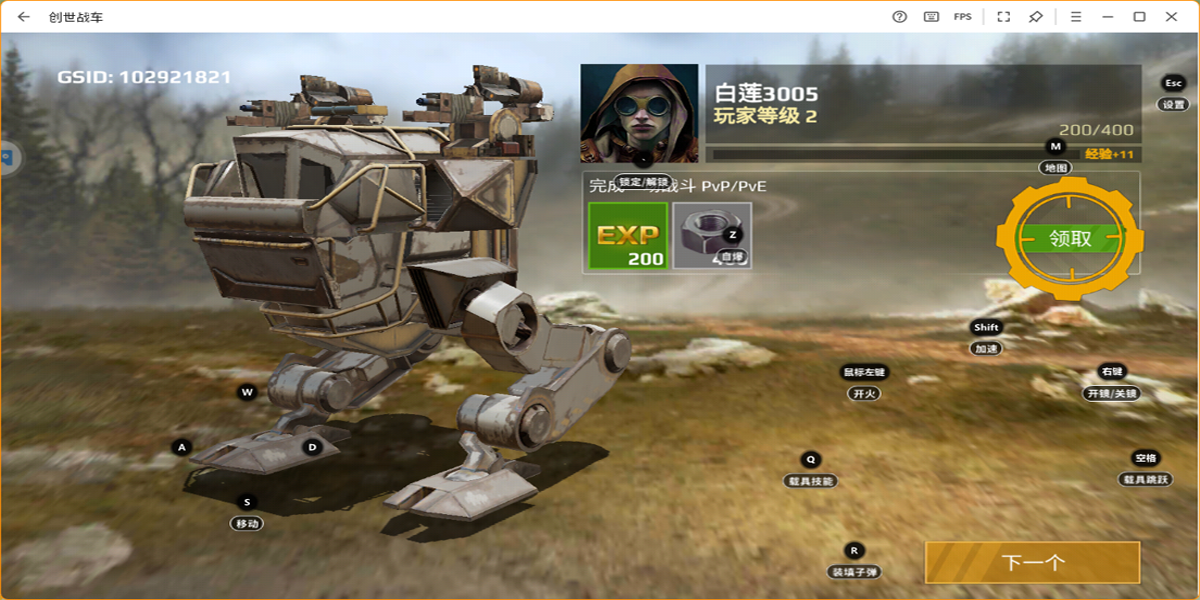Click the back arrow beside 创世战车
The width and height of the screenshot is (1200, 600).
point(24,17)
